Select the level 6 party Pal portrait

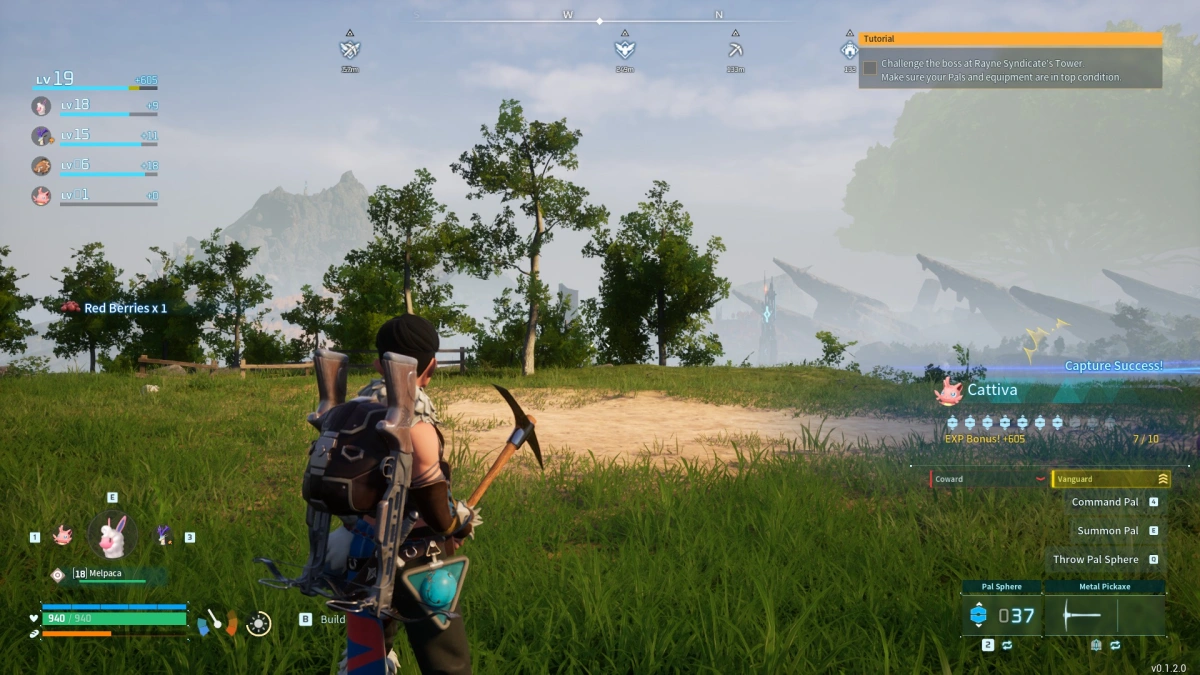pyautogui.click(x=41, y=166)
